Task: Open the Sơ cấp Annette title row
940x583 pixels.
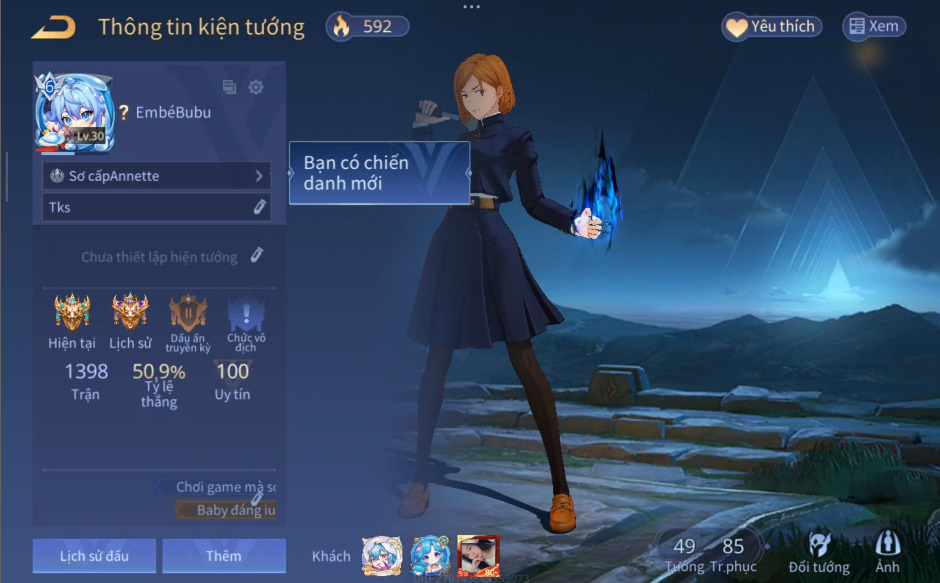Action: pos(157,176)
